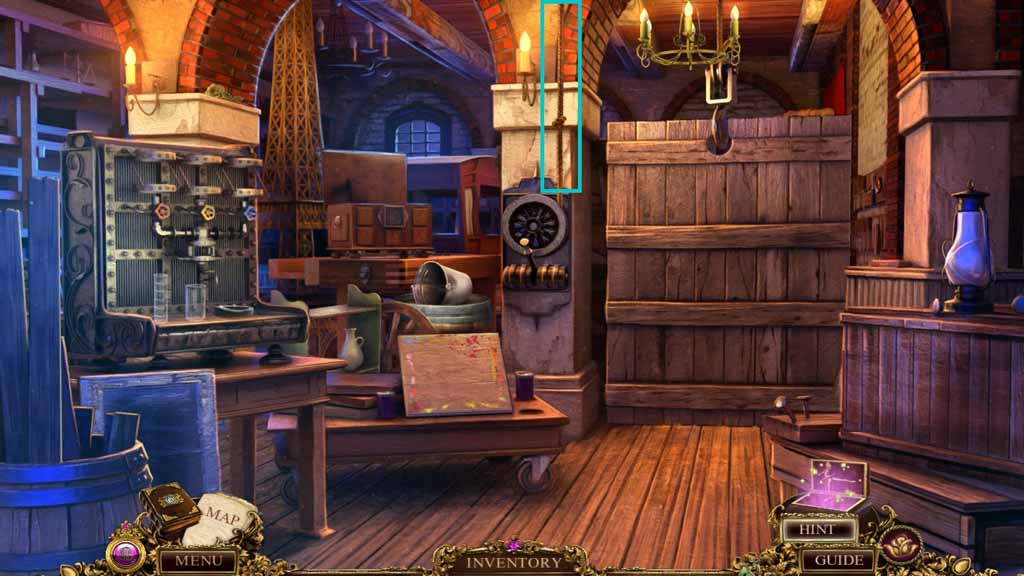The height and width of the screenshot is (576, 1024).
Task: Open the strategy Guide
Action: (x=838, y=559)
